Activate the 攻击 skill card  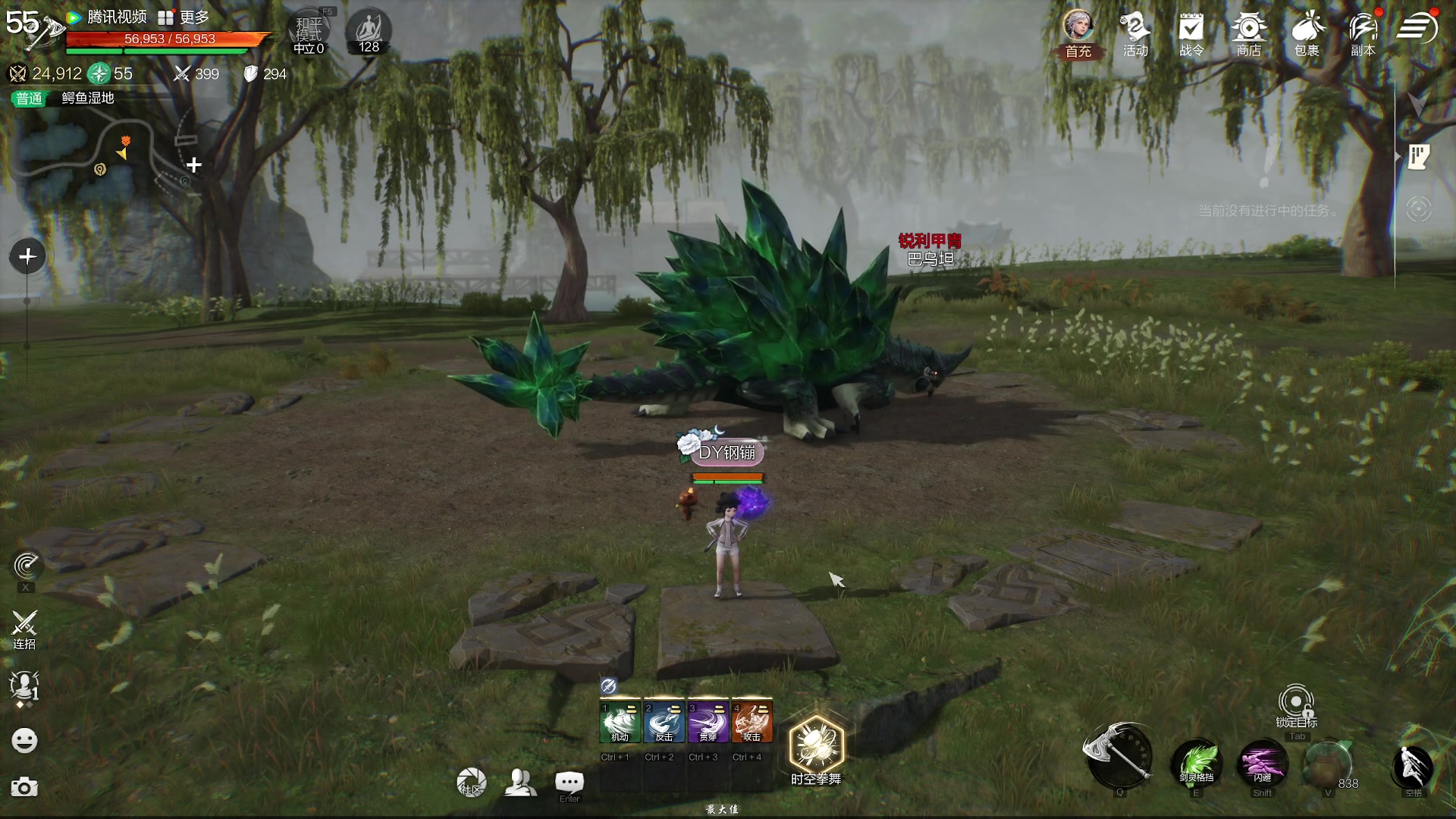[752, 722]
